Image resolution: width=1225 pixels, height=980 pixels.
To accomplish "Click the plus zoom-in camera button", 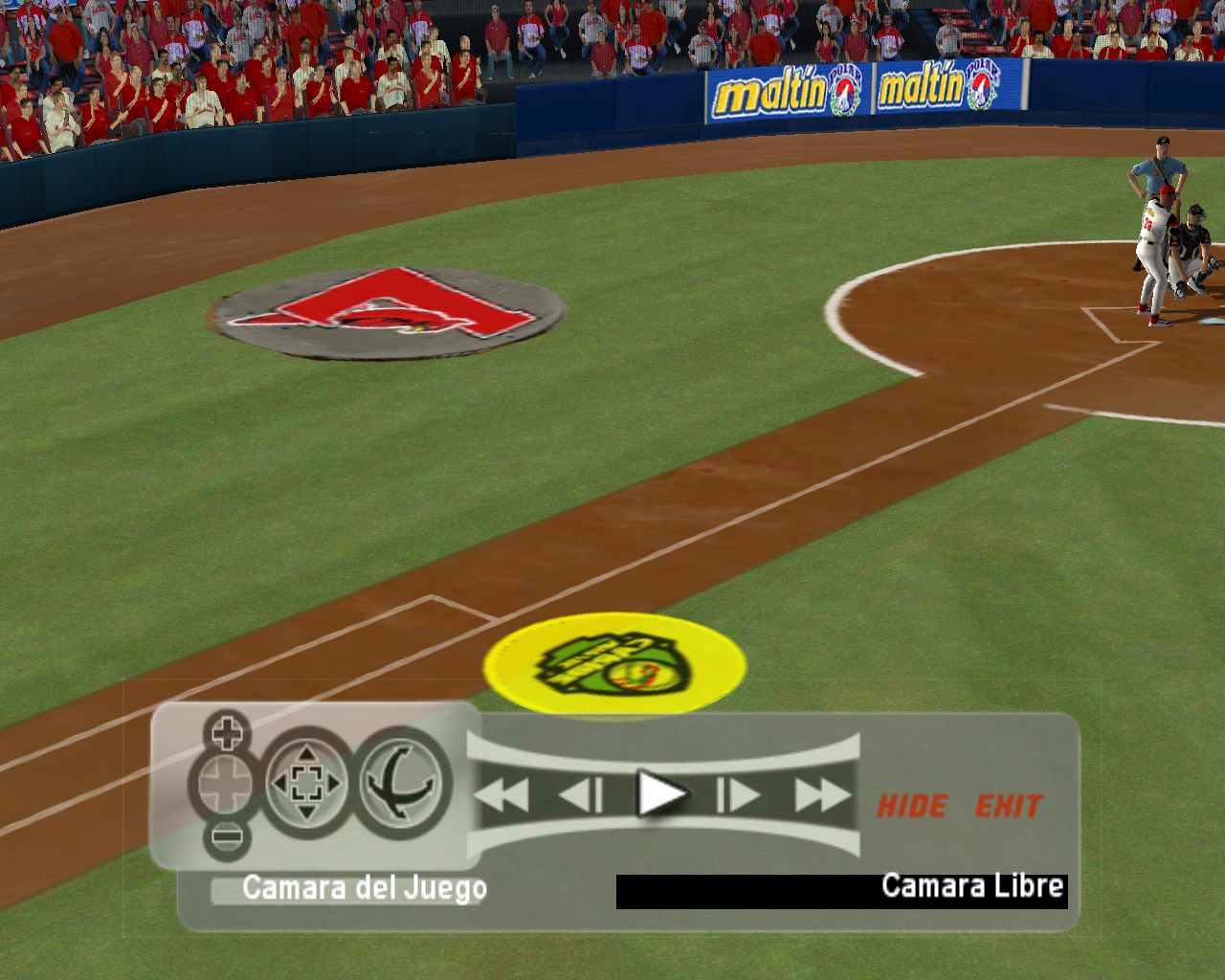I will pos(227,734).
